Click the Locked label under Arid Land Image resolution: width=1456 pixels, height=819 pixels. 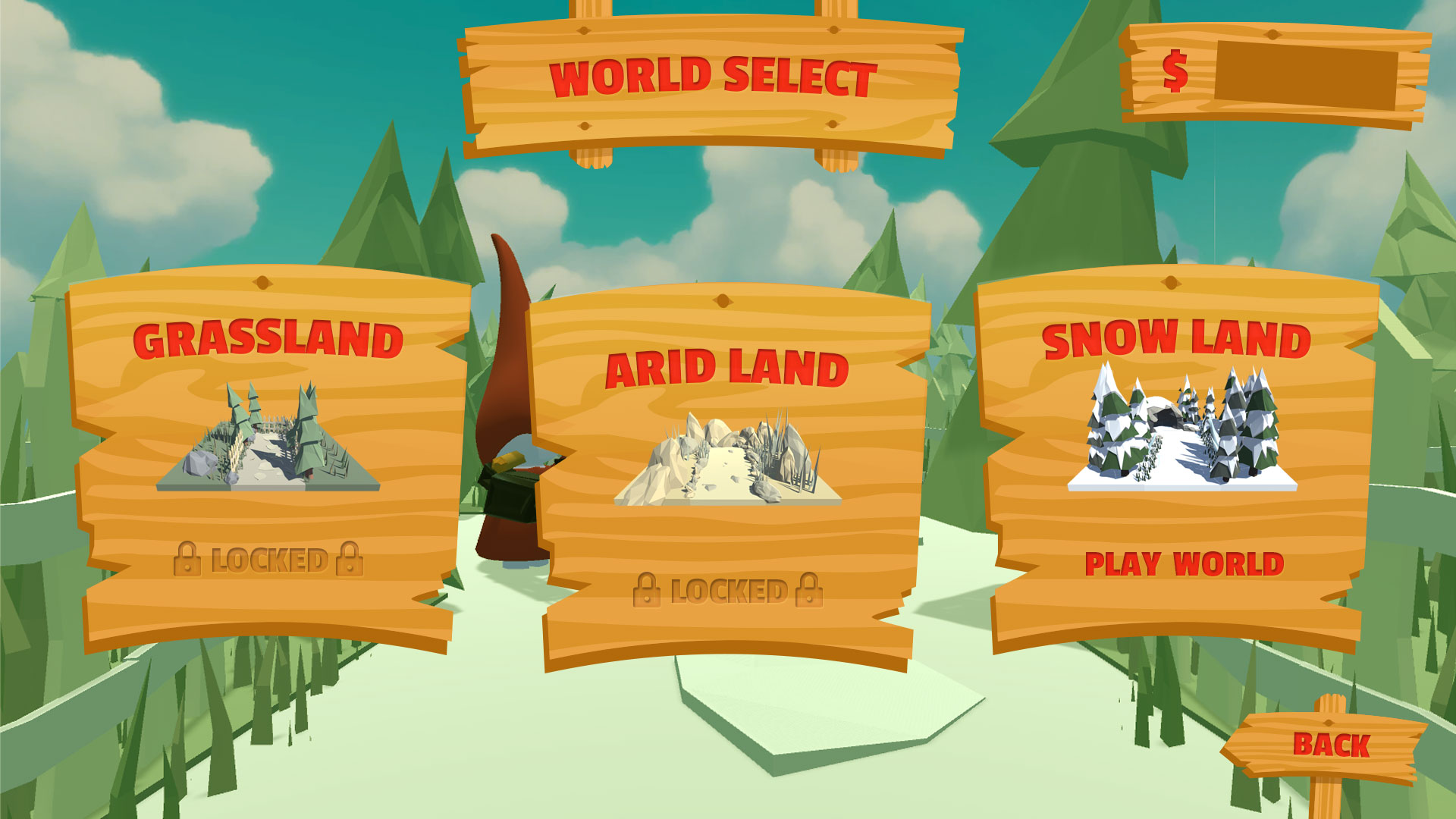tap(728, 591)
